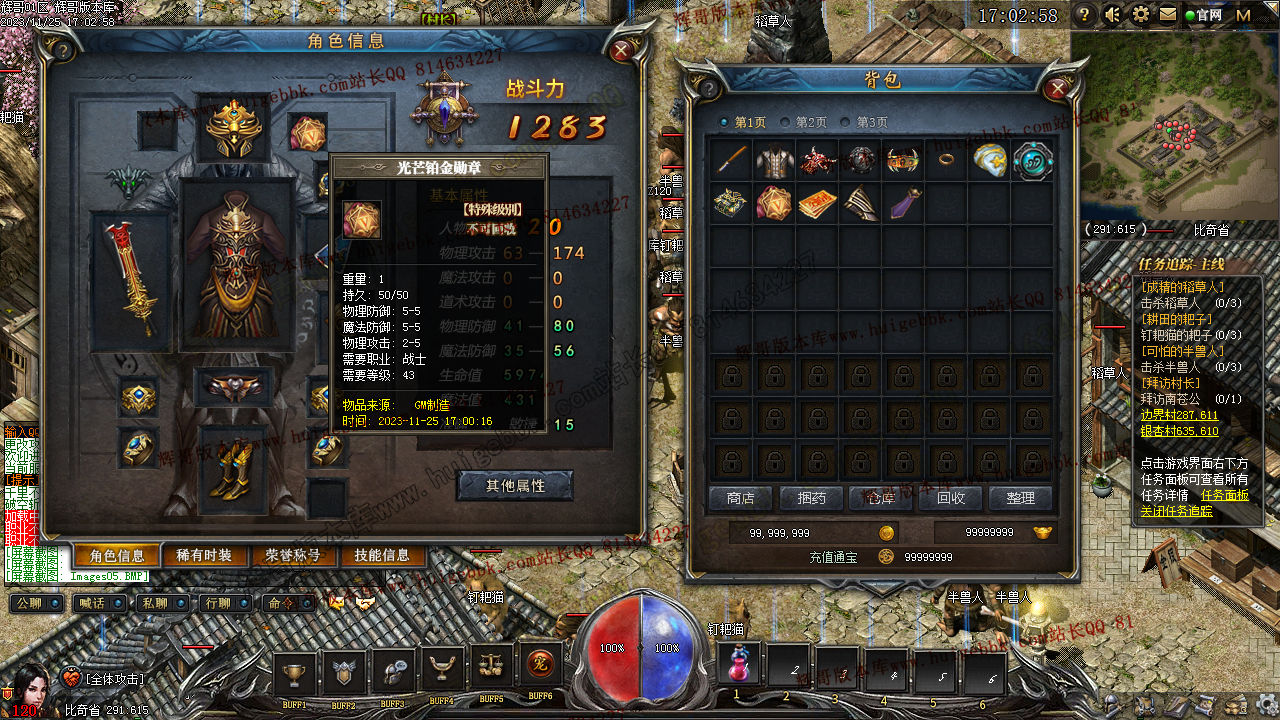
Task: Close the backpack window
Action: click(1057, 88)
